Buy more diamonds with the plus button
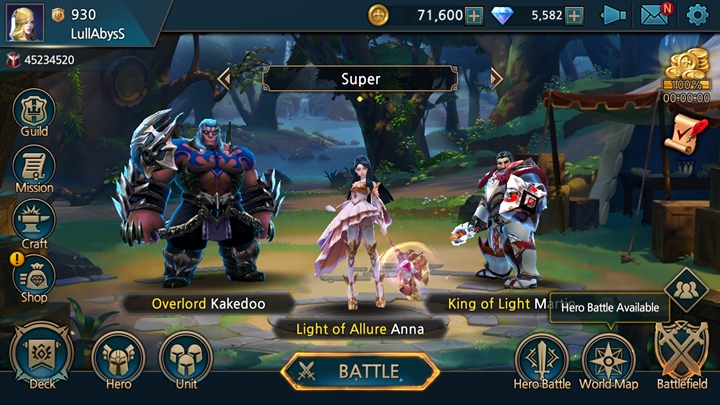This screenshot has width=720, height=405. pos(574,15)
